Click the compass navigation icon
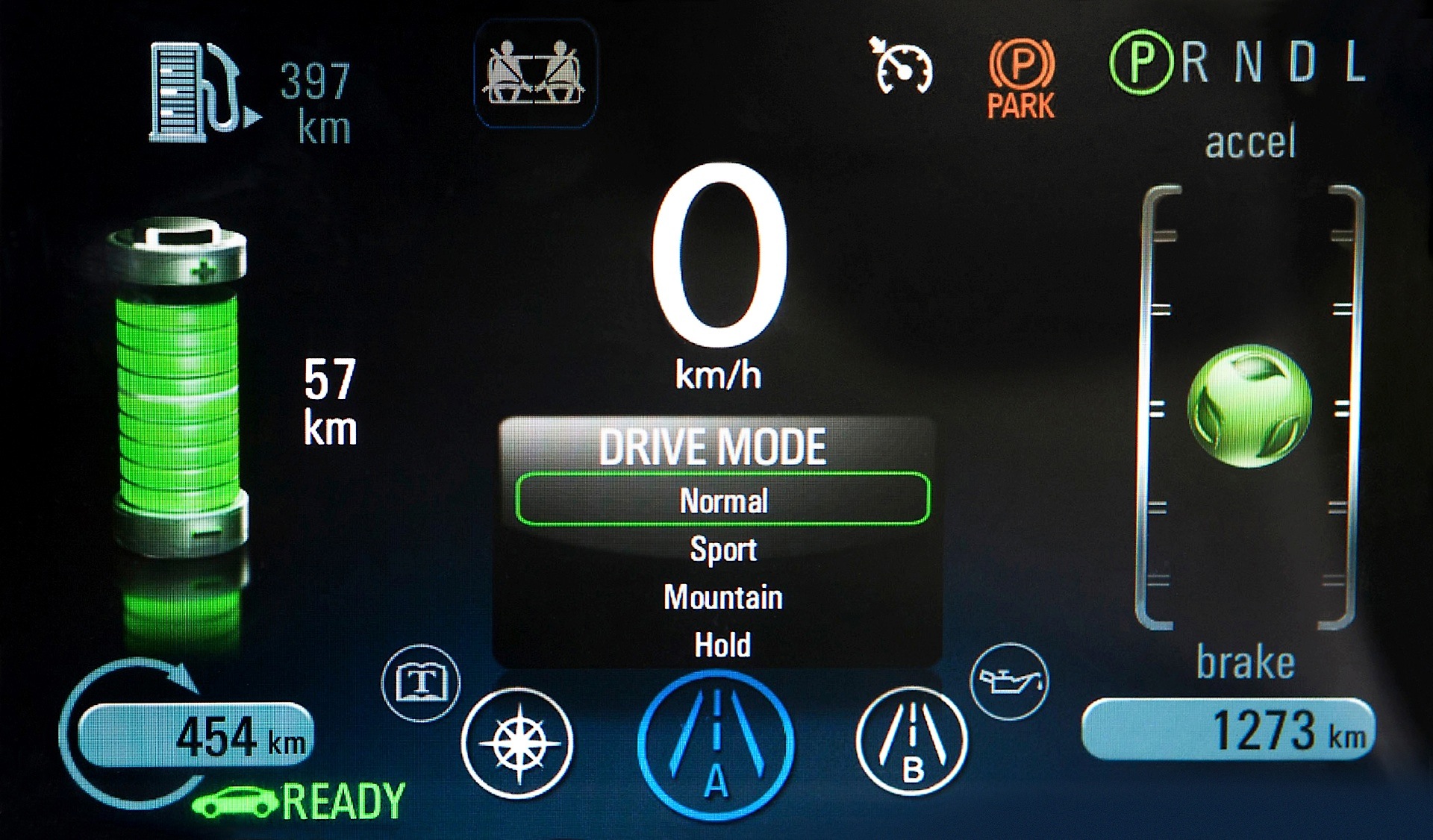This screenshot has width=1433, height=840. click(521, 742)
